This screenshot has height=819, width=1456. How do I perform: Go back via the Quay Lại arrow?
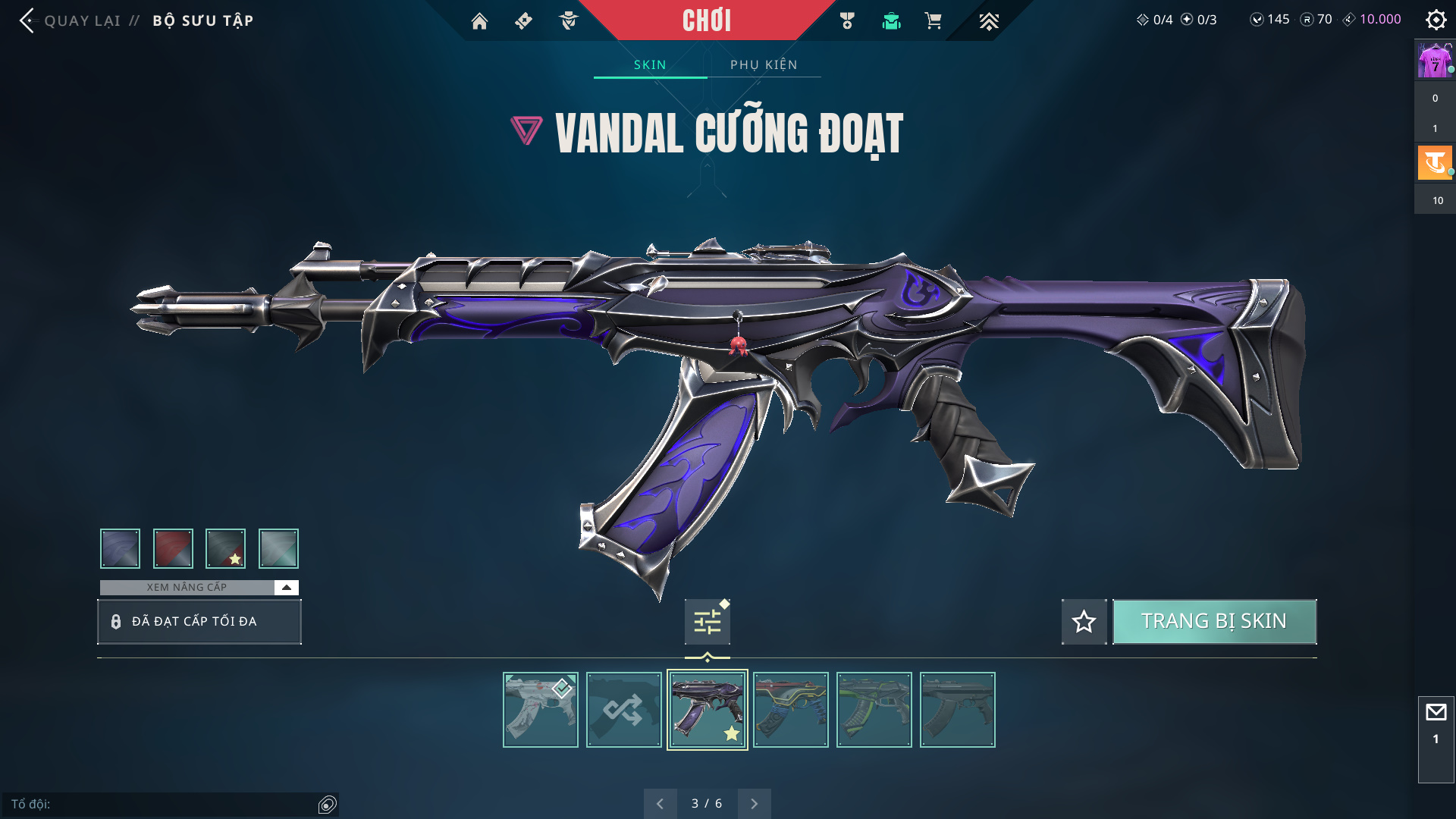(27, 20)
